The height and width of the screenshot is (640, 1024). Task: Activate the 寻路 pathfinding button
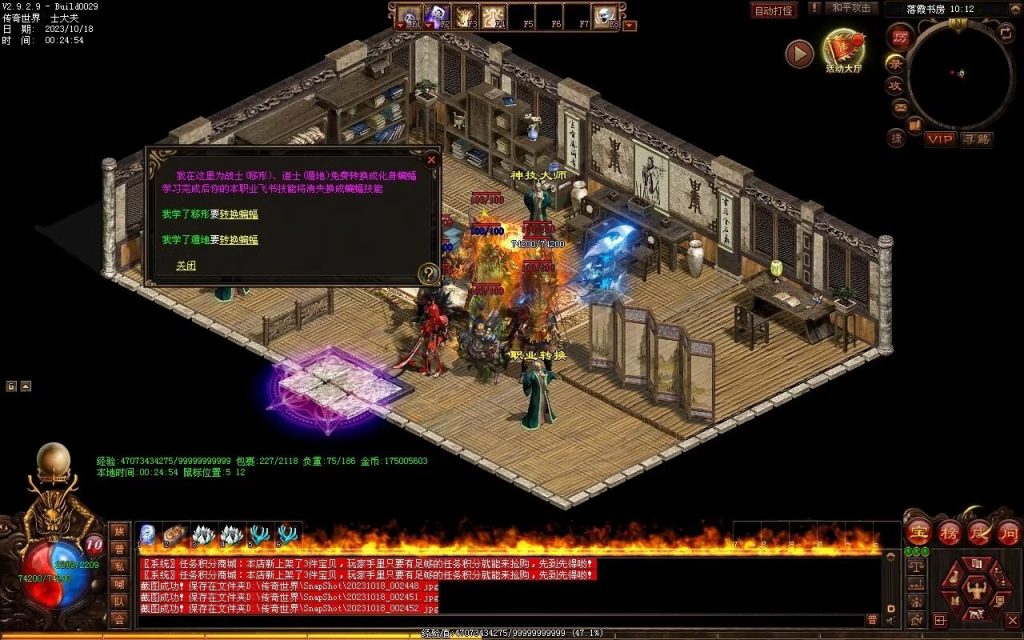point(977,139)
